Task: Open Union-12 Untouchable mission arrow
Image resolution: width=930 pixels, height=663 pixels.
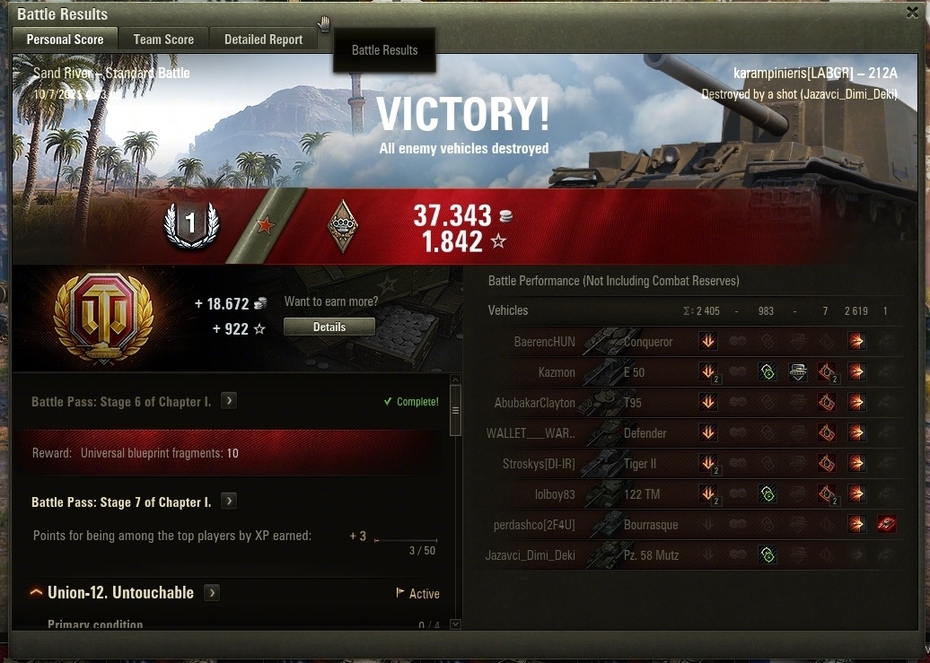Action: (212, 593)
